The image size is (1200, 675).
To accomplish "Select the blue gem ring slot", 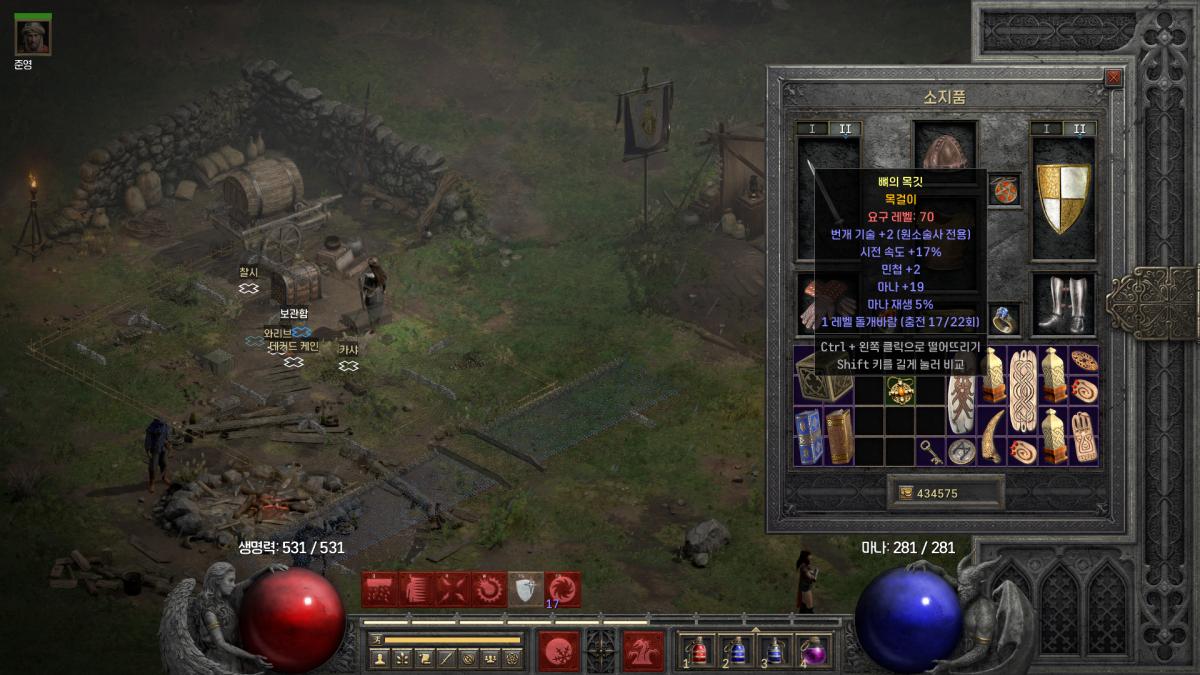I will point(1005,319).
